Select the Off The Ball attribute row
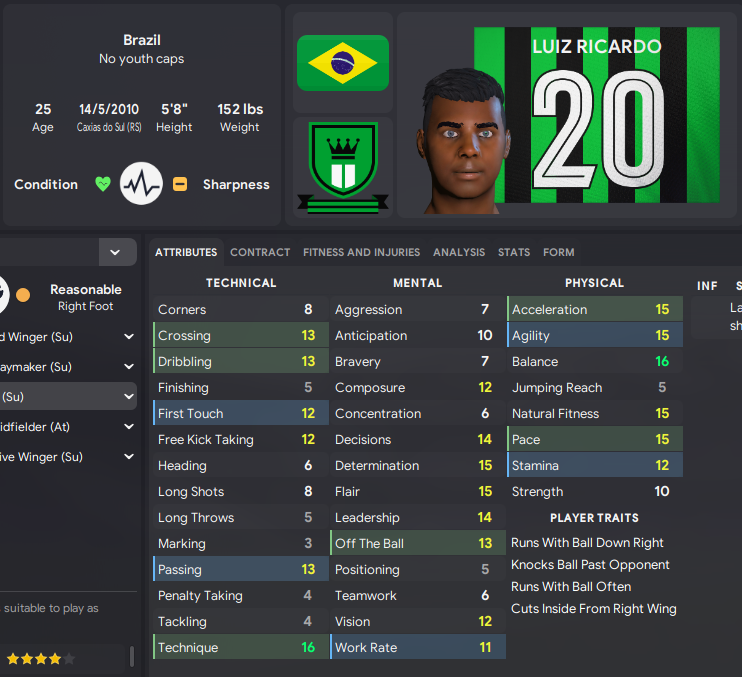 [x=417, y=543]
